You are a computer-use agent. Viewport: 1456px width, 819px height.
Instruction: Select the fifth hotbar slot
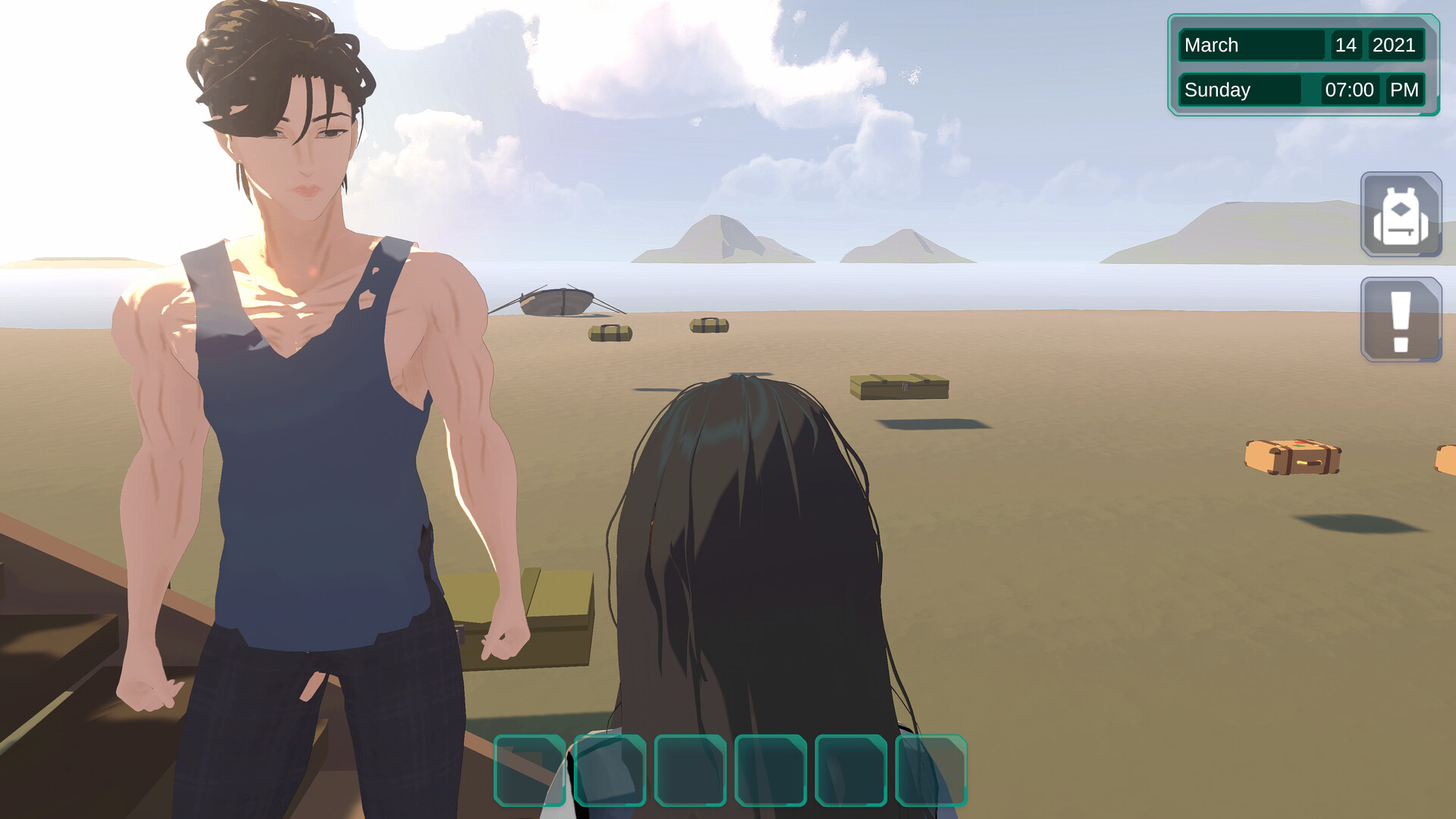849,772
